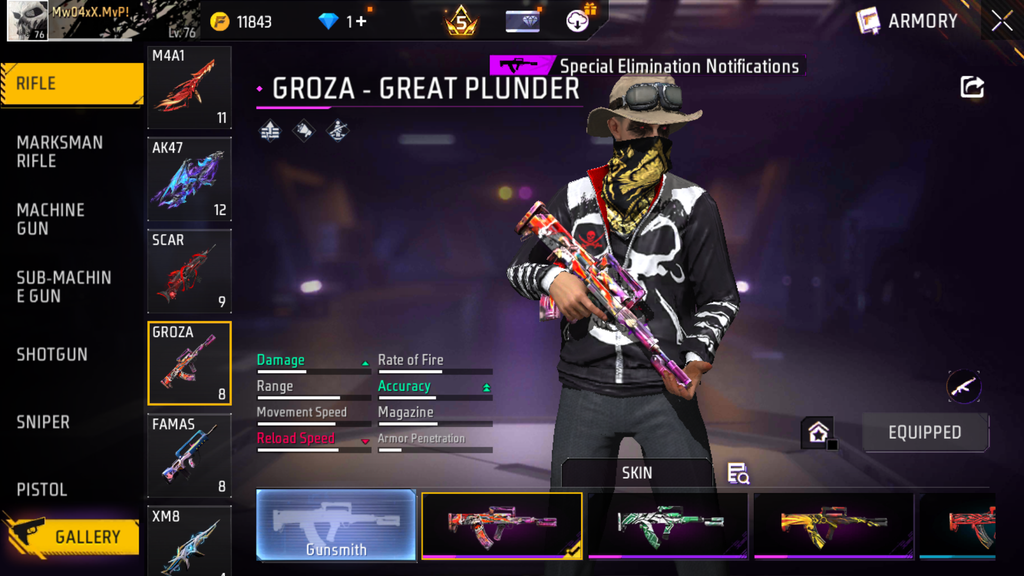Open the Sub-Machine Gun category
Screen dimensions: 1024x576
tap(63, 286)
